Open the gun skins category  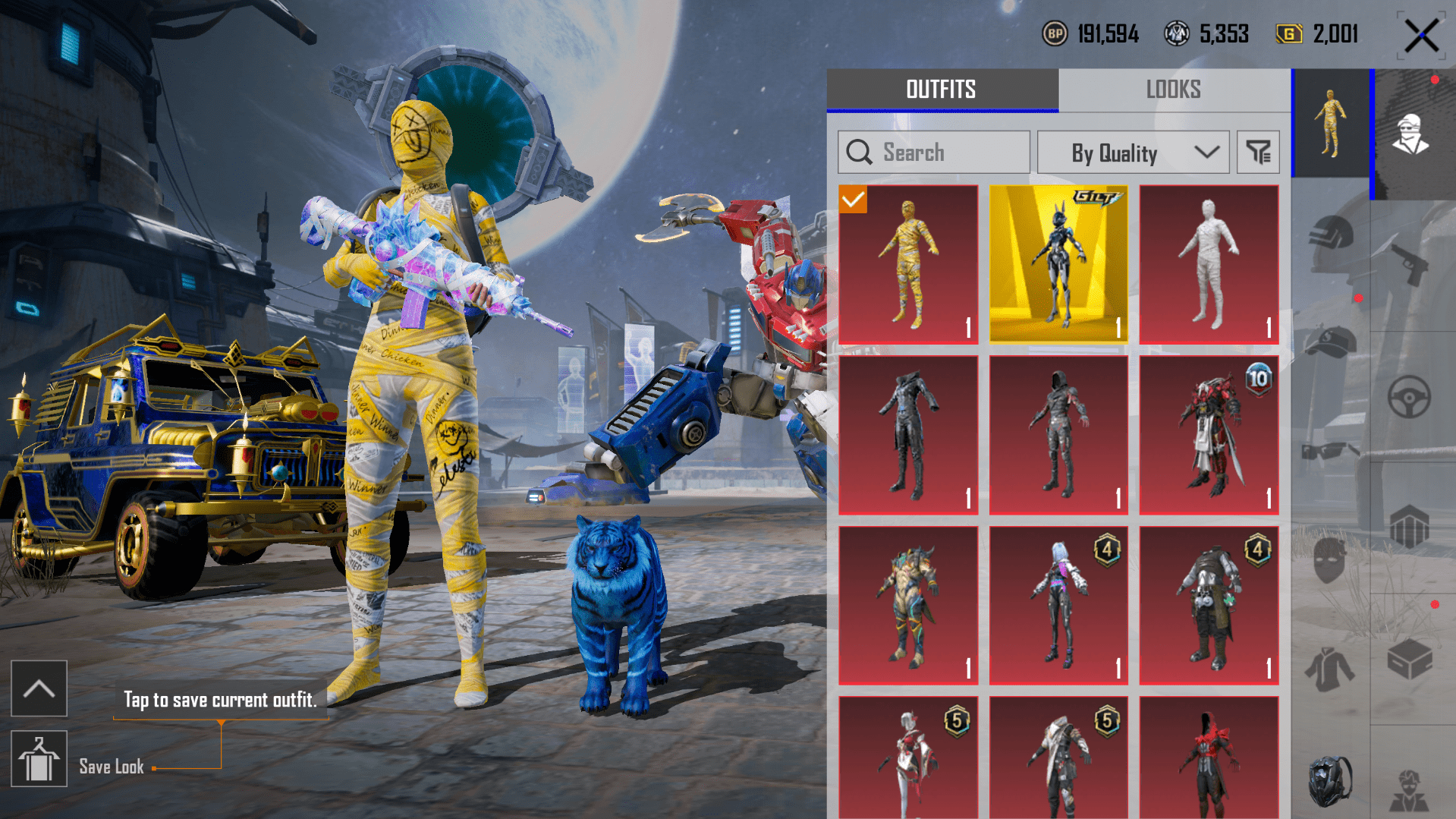tap(1410, 263)
